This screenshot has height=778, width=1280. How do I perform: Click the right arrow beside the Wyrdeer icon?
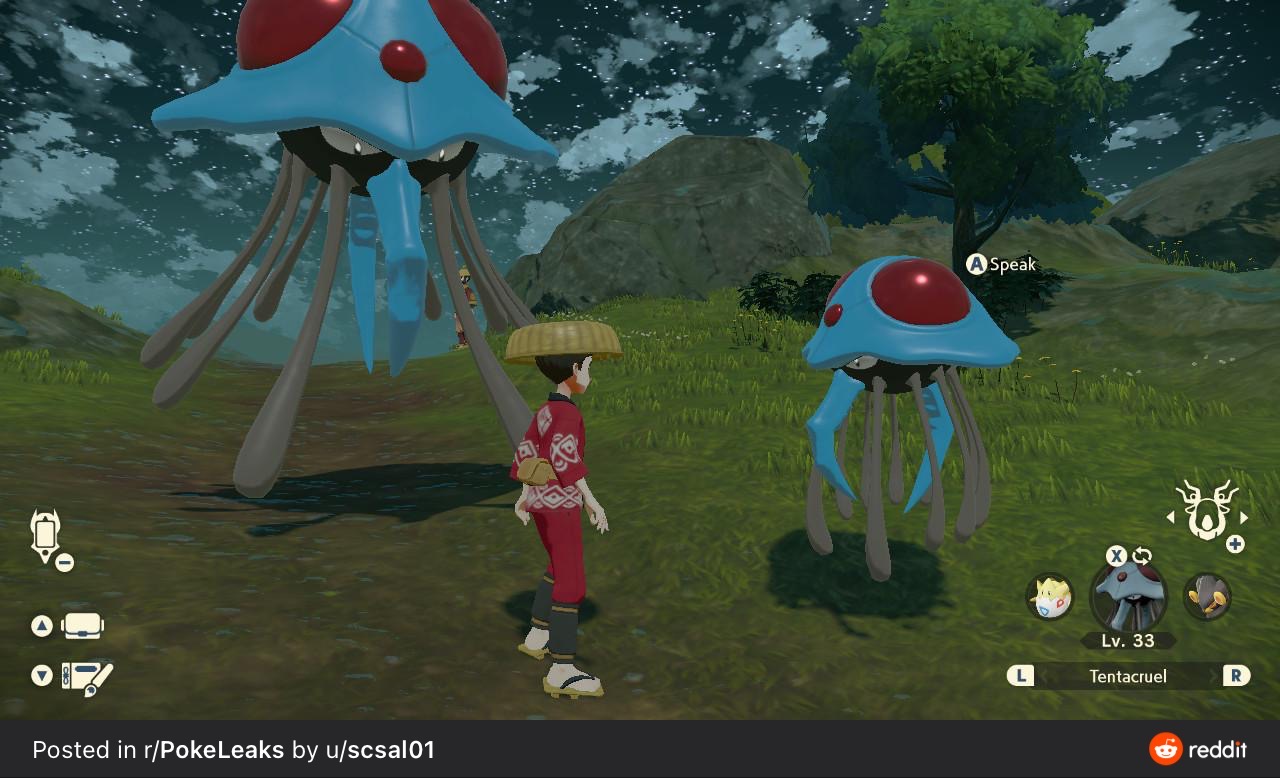pos(1243,518)
